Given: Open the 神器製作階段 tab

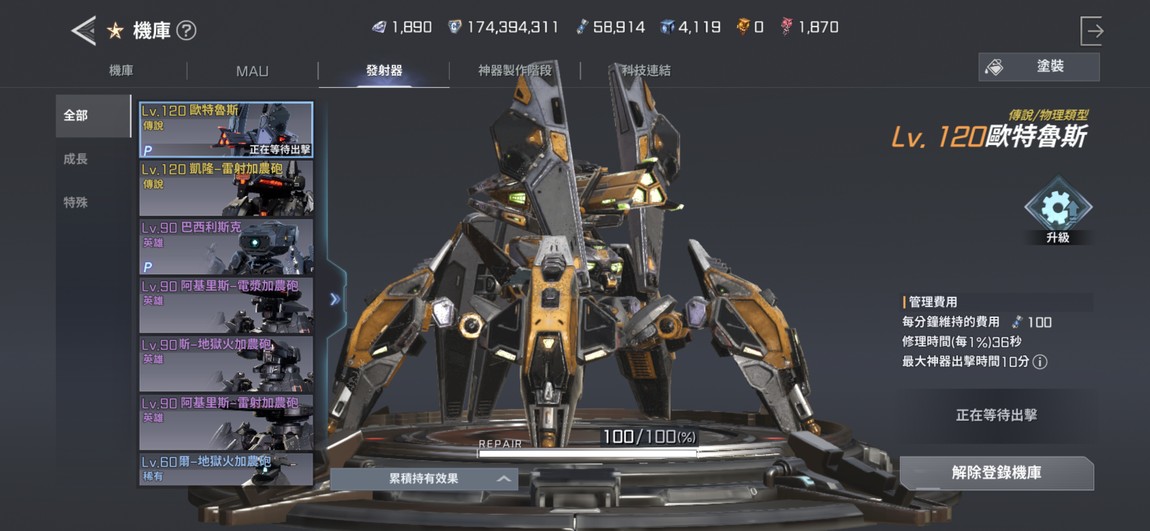Looking at the screenshot, I should pyautogui.click(x=515, y=71).
